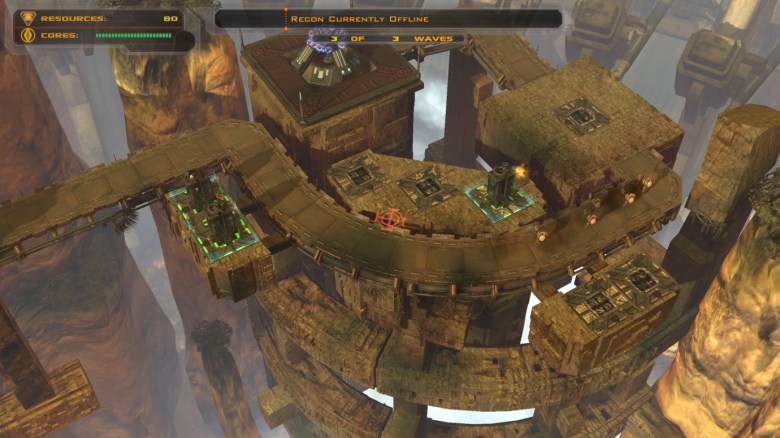This screenshot has width=780, height=438.
Task: Select the orange Resources icon
Action: (x=26, y=18)
